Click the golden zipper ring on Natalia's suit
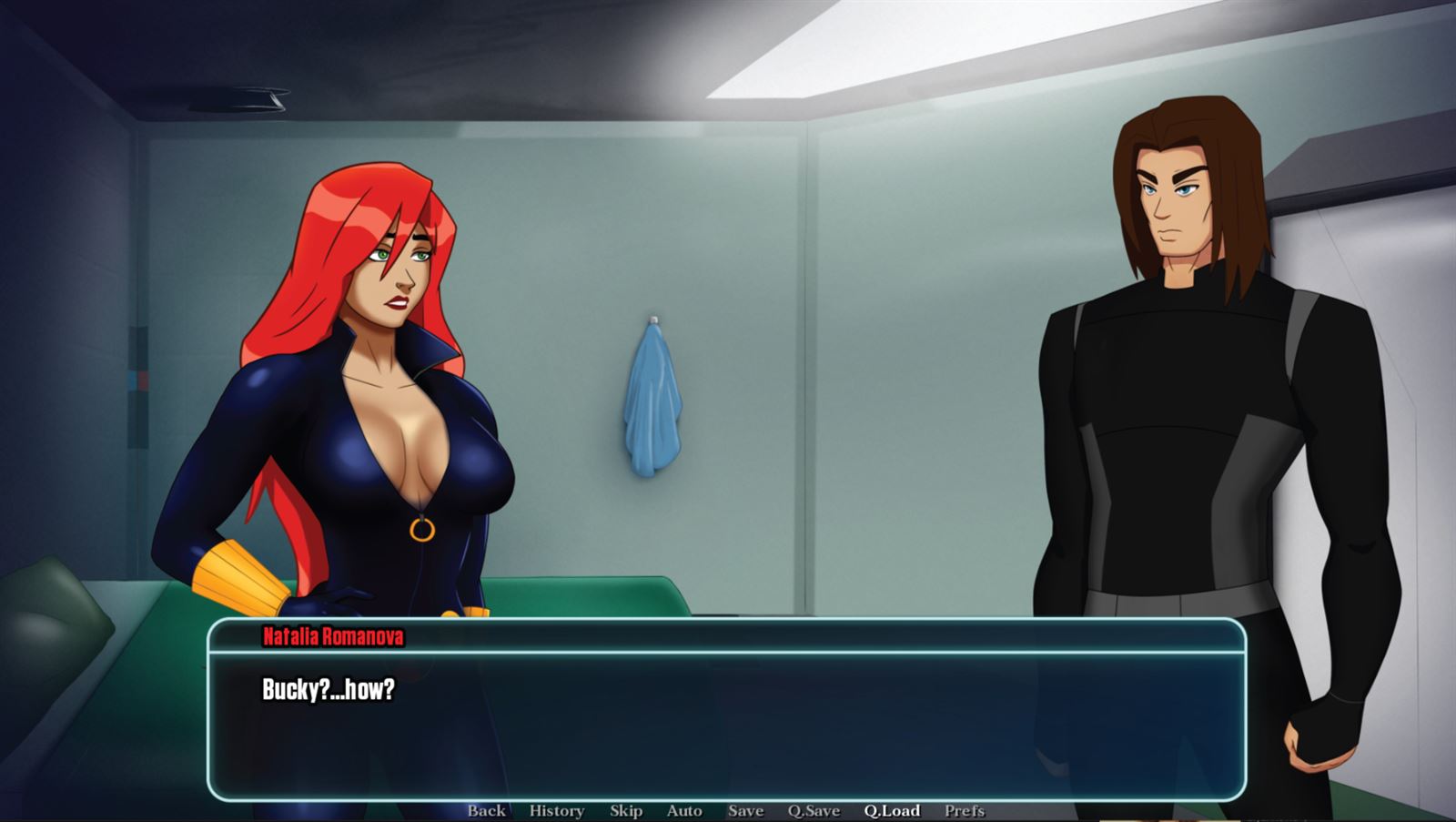 point(424,528)
